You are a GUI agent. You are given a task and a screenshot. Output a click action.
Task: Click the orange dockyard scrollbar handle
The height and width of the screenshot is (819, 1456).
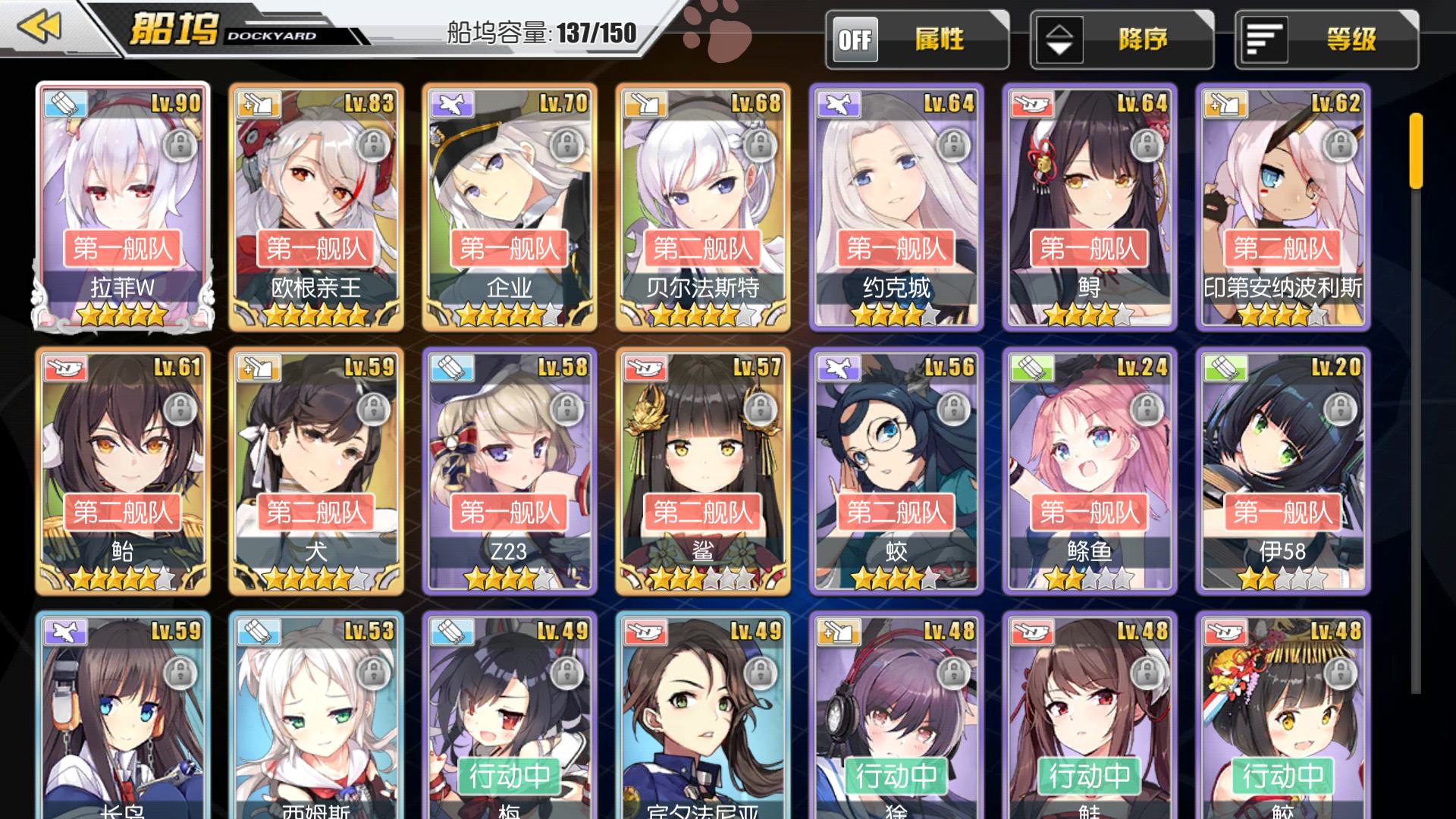1416,150
